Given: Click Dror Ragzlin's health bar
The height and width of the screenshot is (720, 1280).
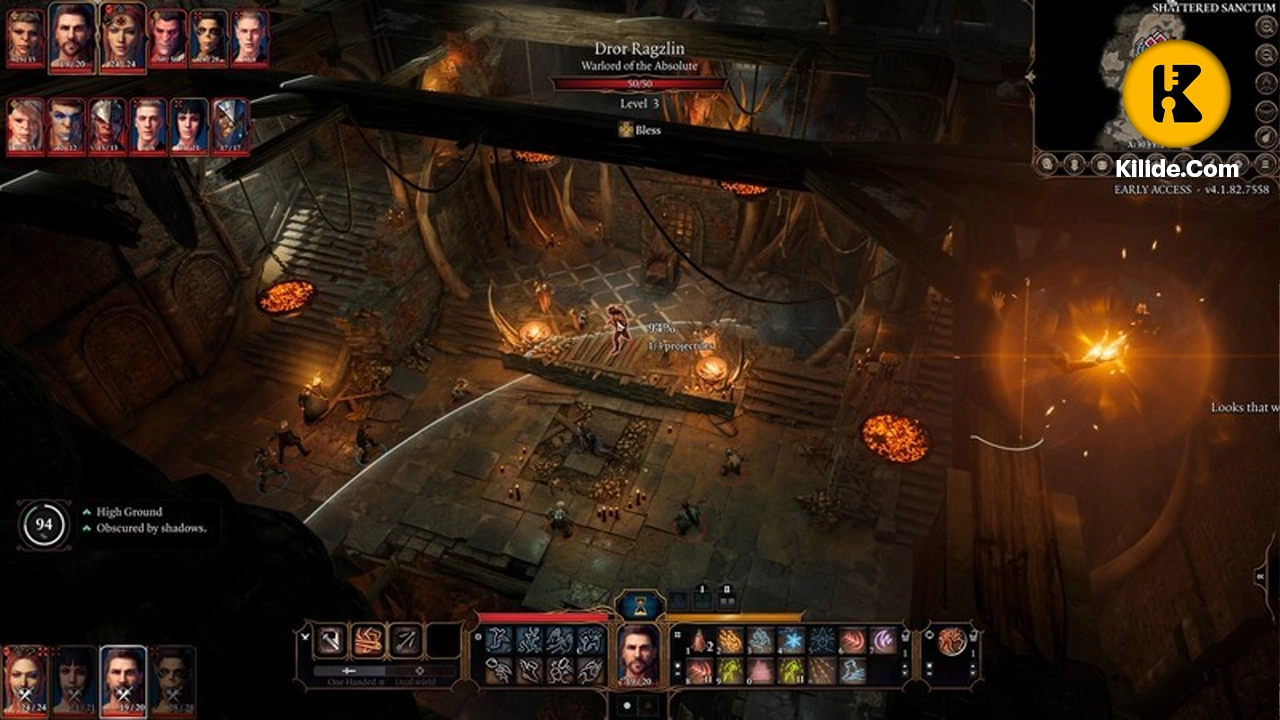Looking at the screenshot, I should click(637, 84).
